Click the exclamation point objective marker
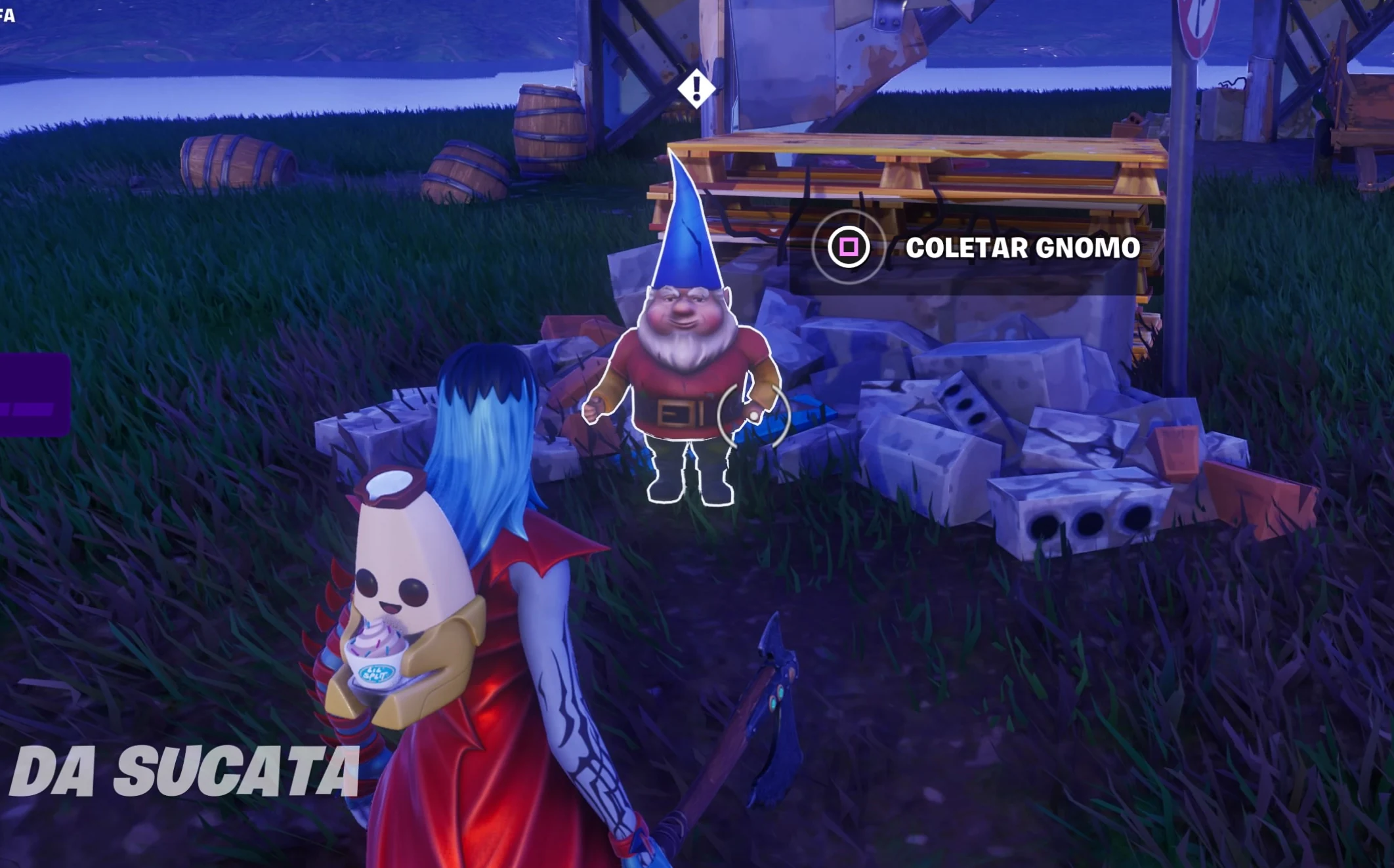This screenshot has height=868, width=1394. tap(696, 89)
